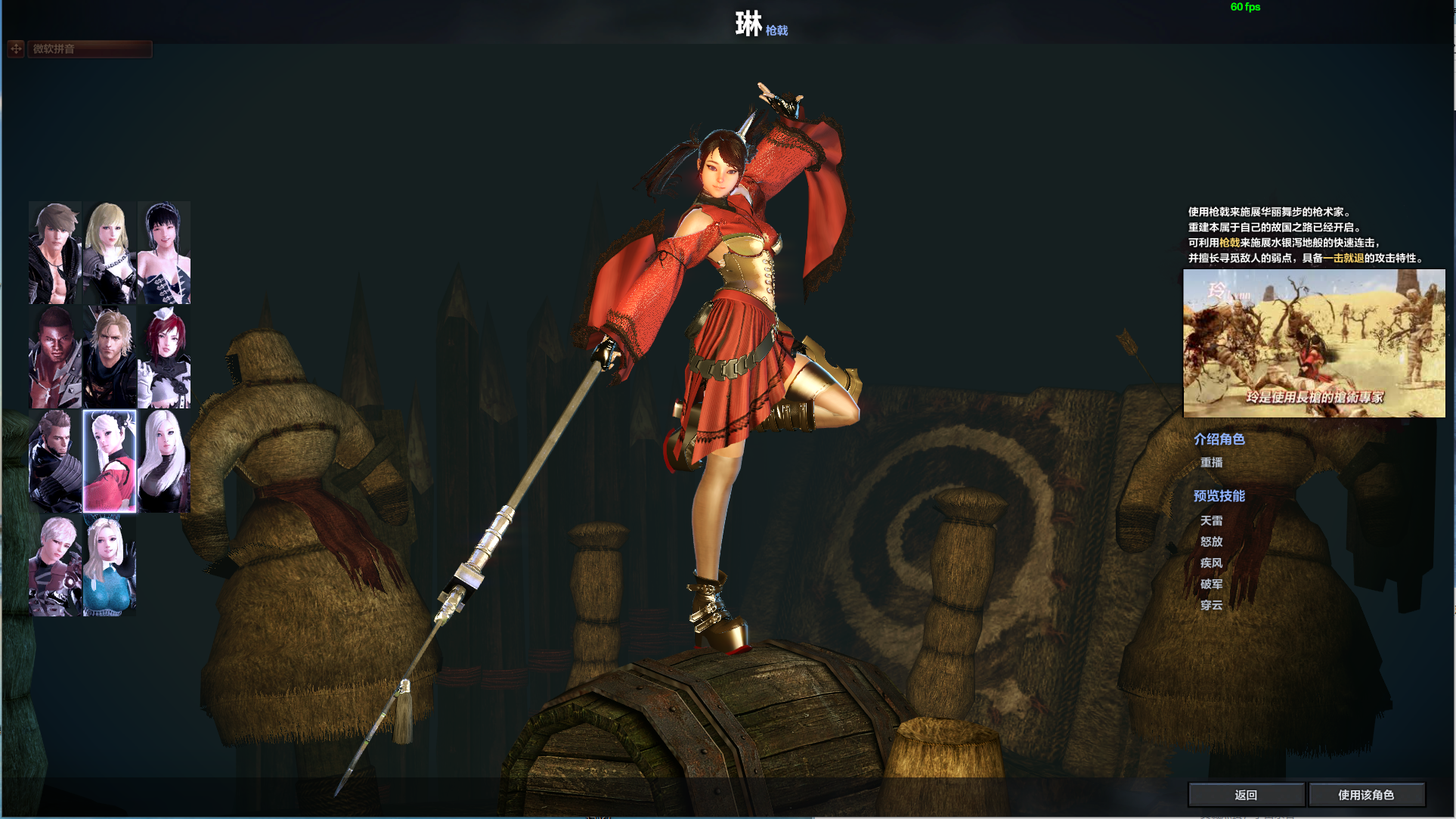Choose the blond long-haired male portrait
Viewport: 1456px width, 819px height.
pos(110,358)
